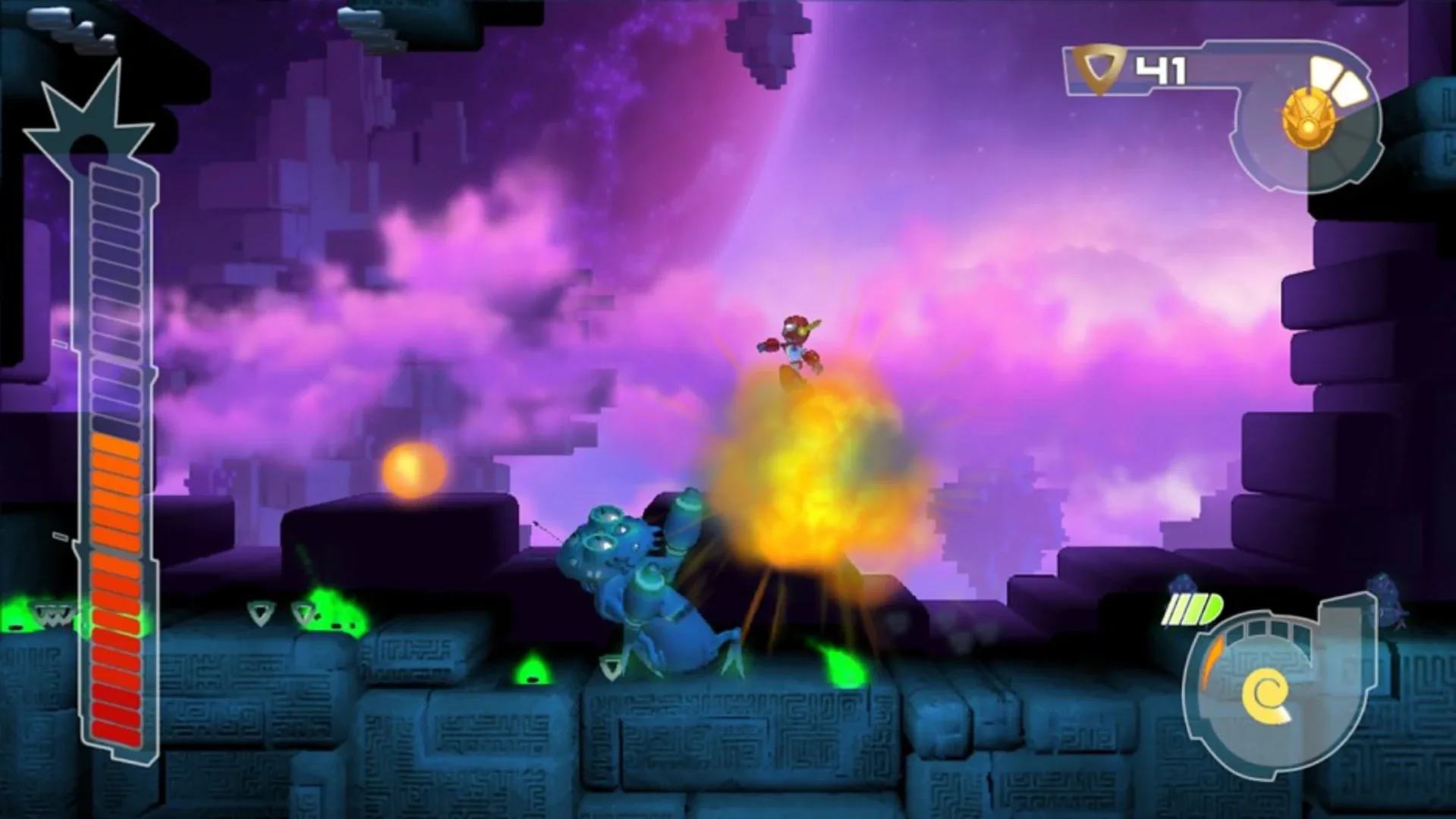Click the orange gauge sliver on the weapon dial
Screen dimensions: 1456x819
[1212, 661]
